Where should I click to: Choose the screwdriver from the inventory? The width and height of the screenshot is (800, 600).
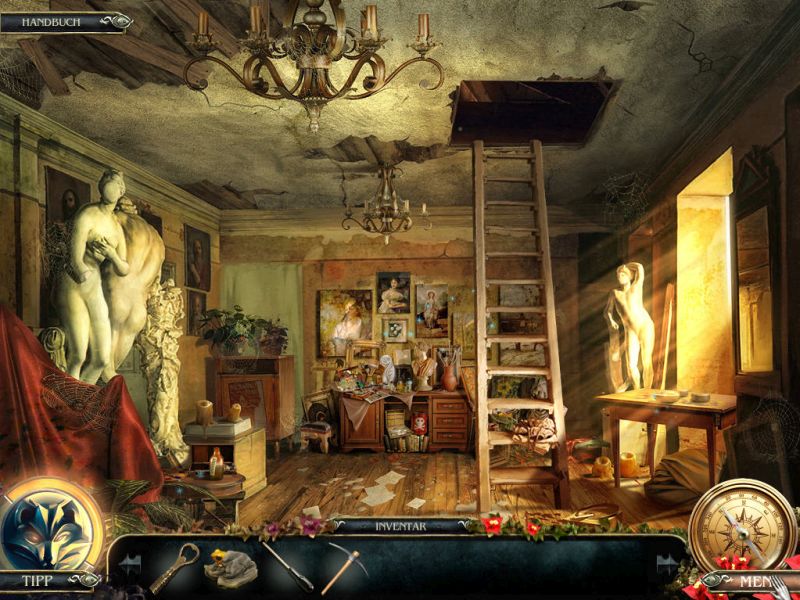coord(287,566)
